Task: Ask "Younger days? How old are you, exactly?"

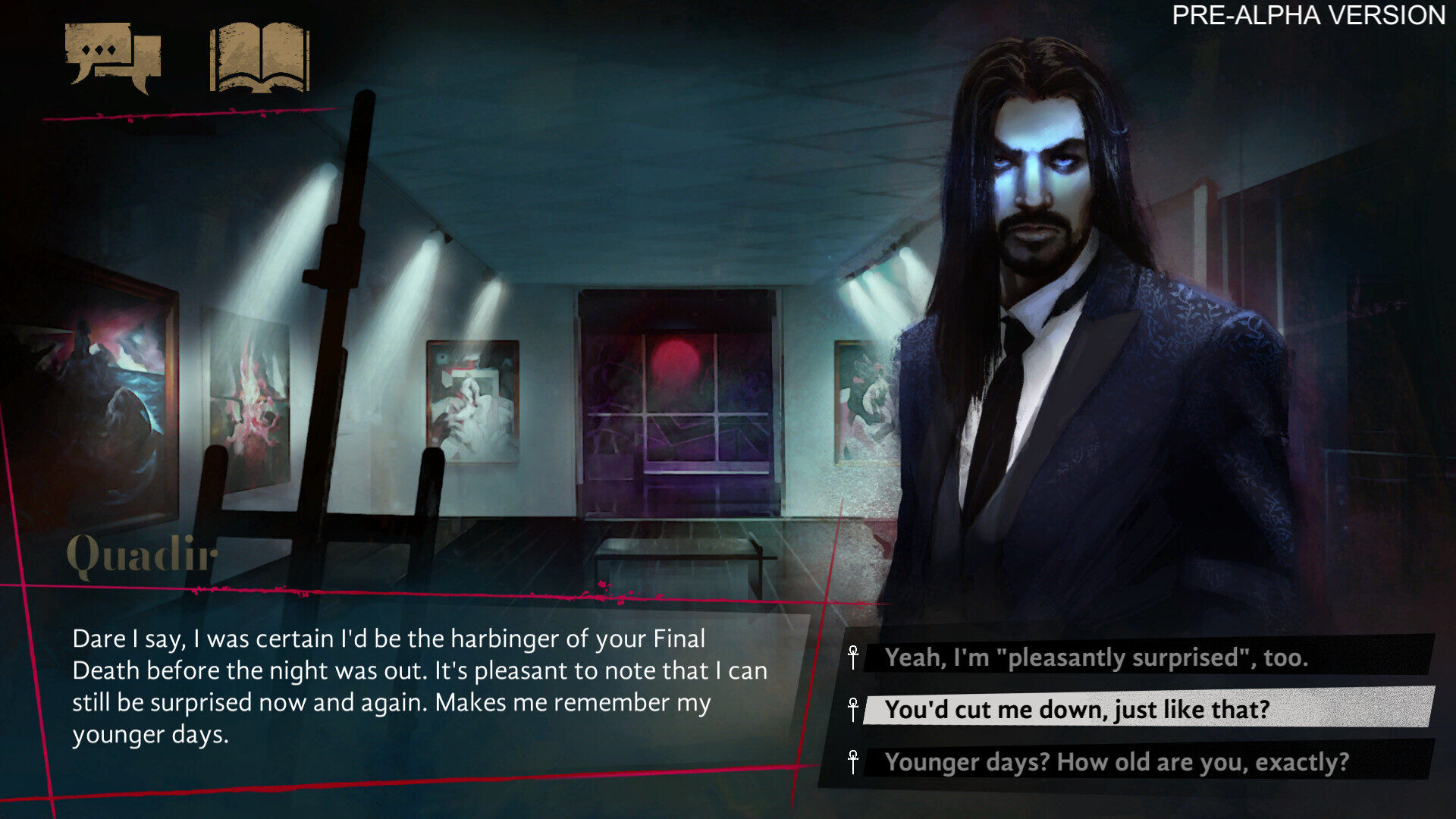Action: tap(1116, 761)
